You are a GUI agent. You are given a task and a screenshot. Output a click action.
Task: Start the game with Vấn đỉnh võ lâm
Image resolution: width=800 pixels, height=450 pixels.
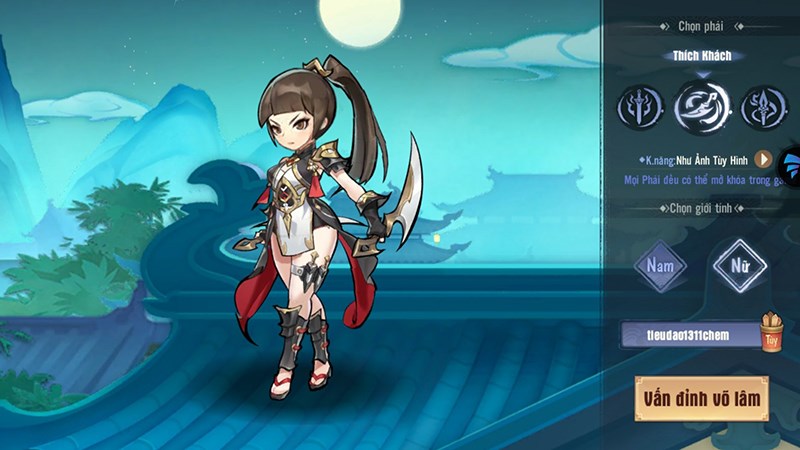click(x=701, y=399)
